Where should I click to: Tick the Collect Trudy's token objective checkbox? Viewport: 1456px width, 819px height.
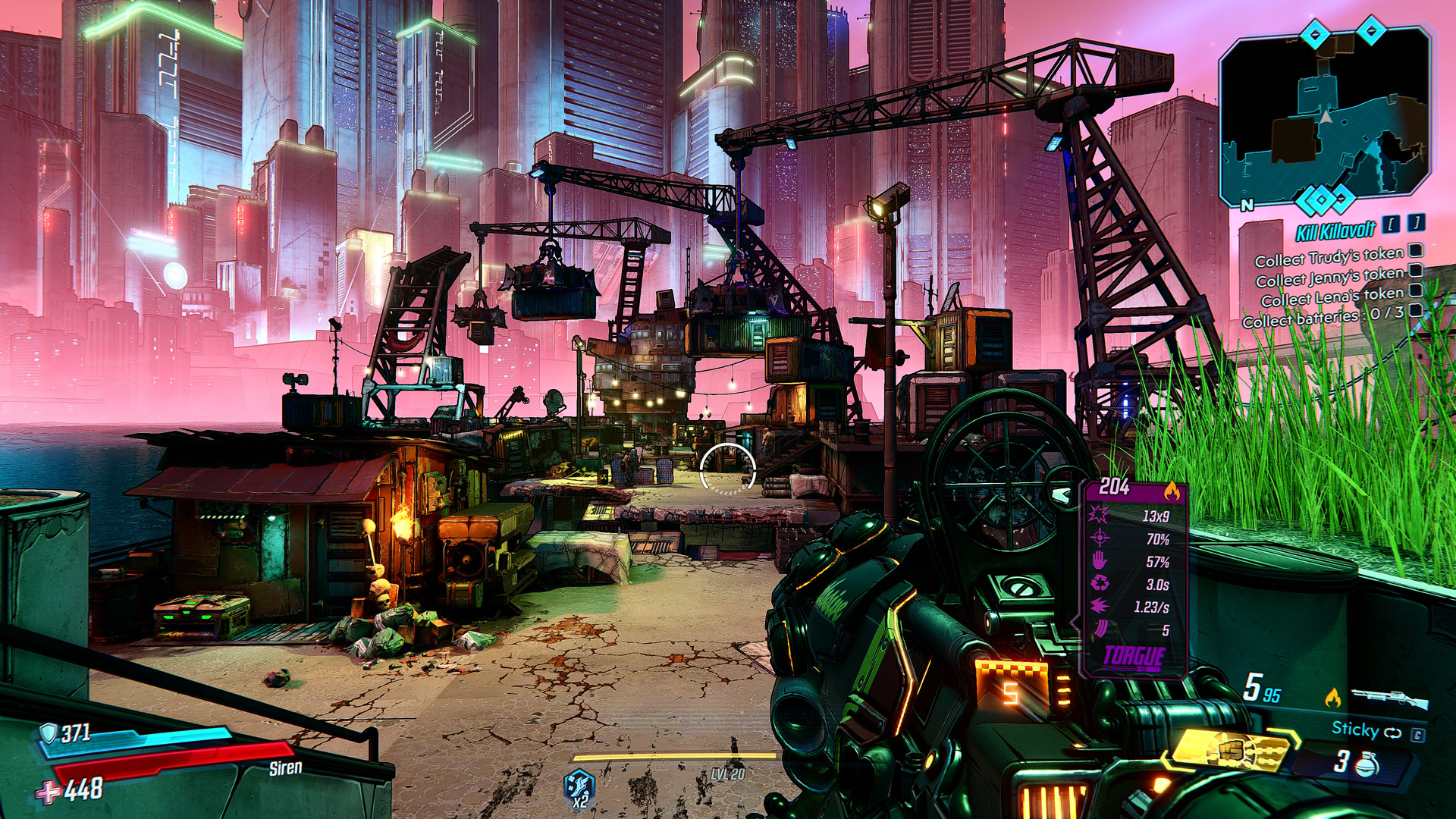pos(1416,250)
